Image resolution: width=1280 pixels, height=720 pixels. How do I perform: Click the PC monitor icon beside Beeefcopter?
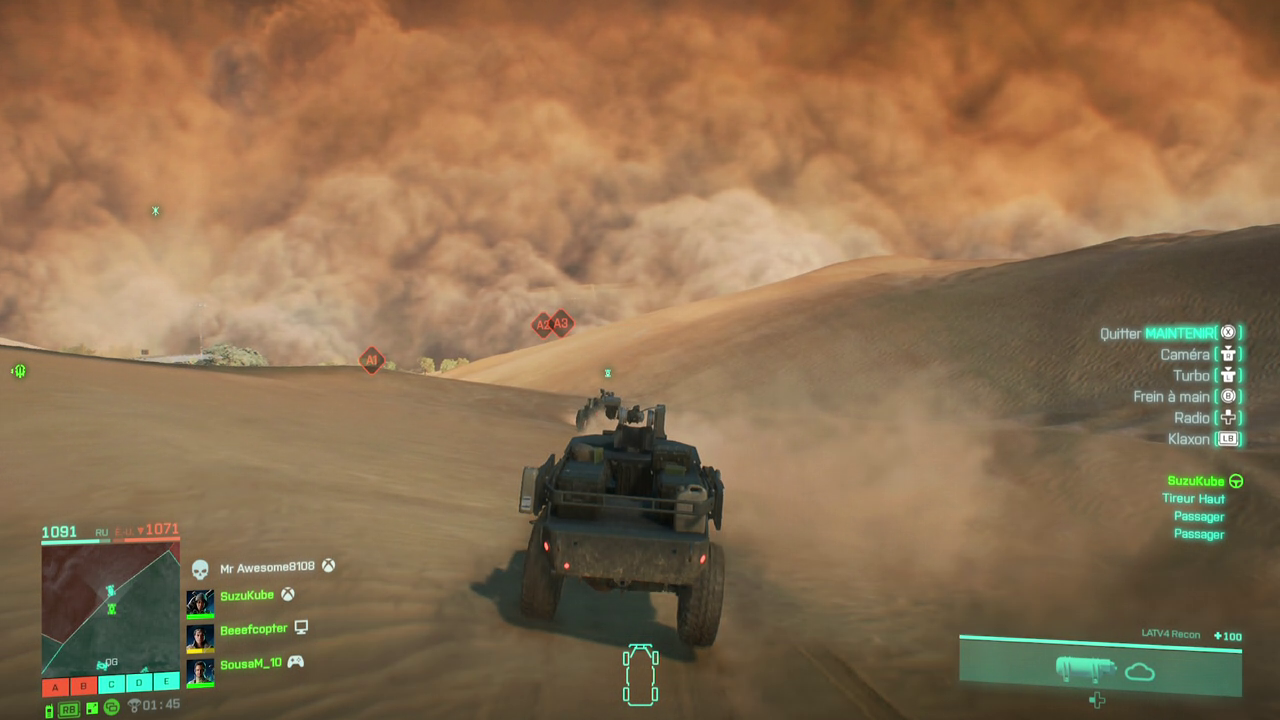(x=302, y=627)
